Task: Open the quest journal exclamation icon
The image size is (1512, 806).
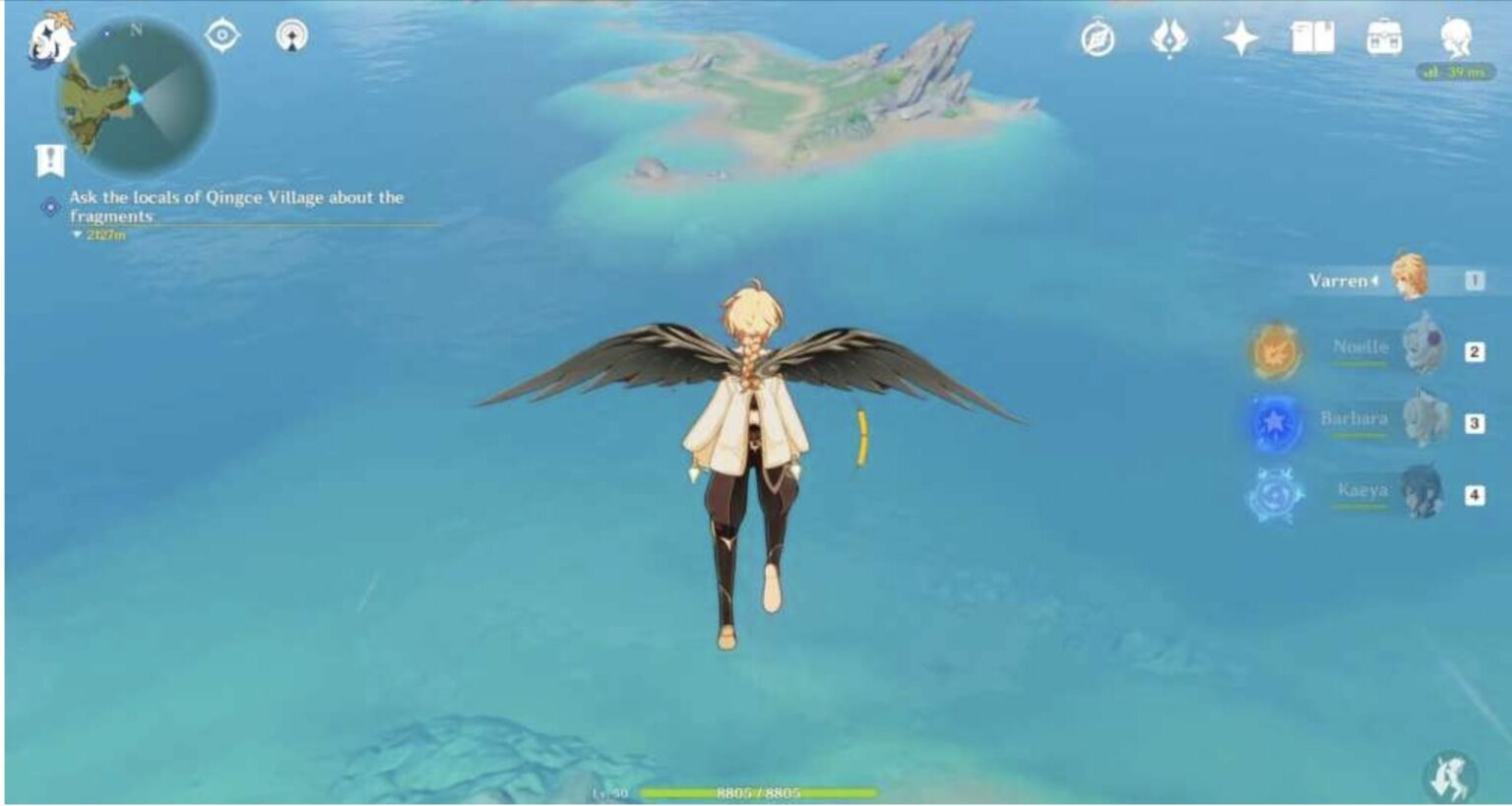Action: coord(50,159)
